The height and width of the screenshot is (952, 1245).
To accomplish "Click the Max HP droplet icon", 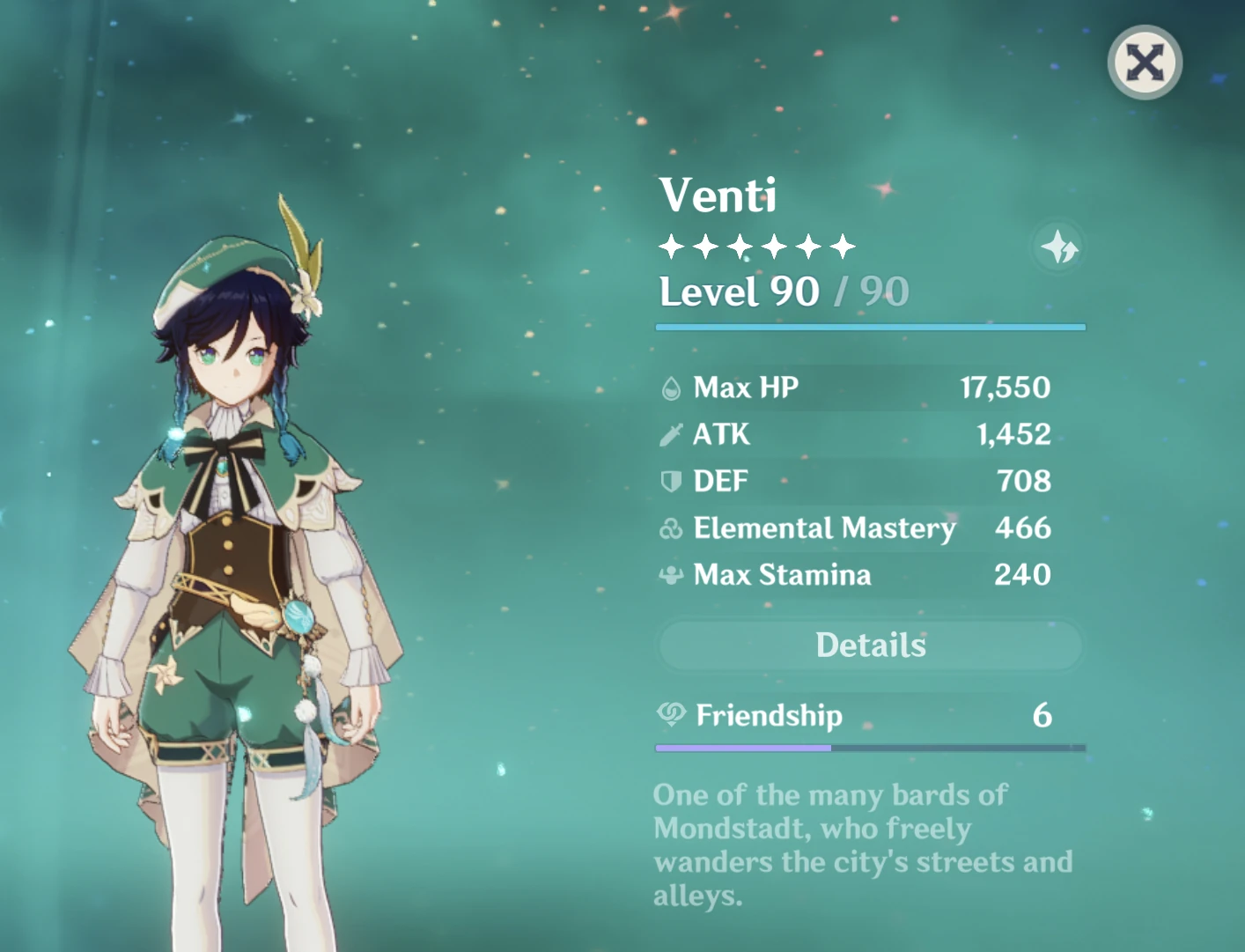I will (671, 387).
